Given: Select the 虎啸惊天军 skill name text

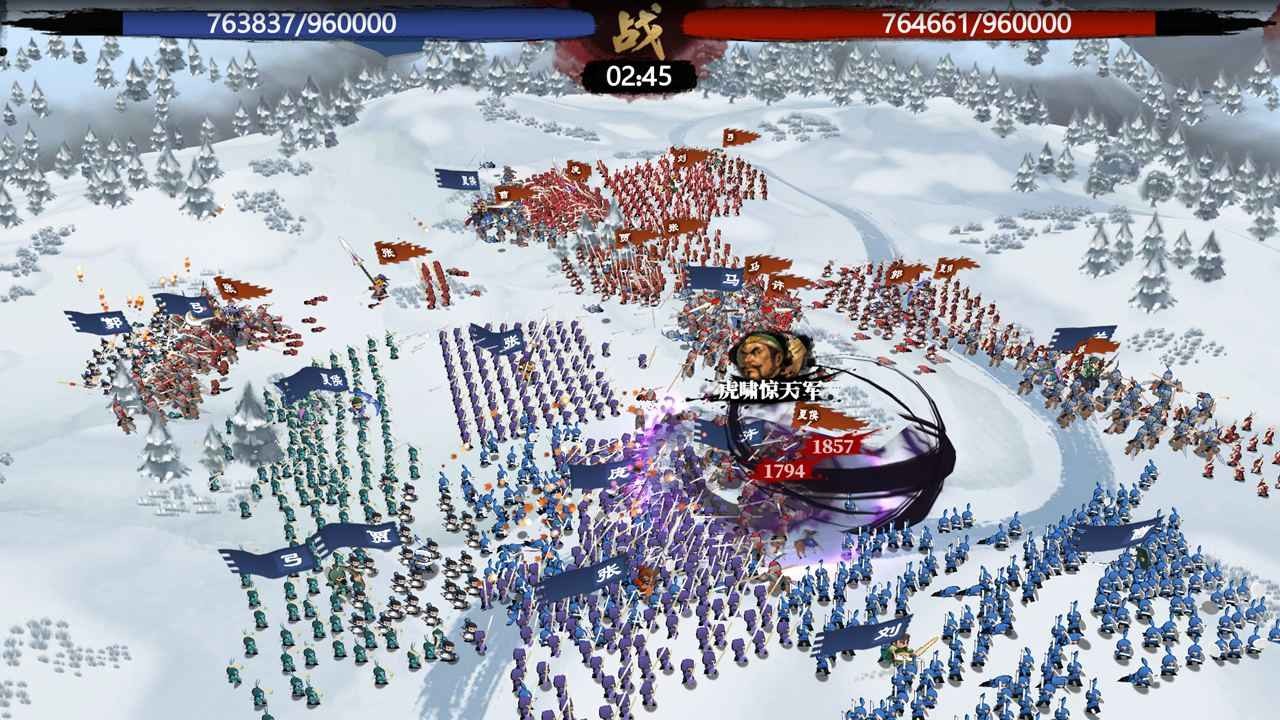Looking at the screenshot, I should click(x=768, y=389).
